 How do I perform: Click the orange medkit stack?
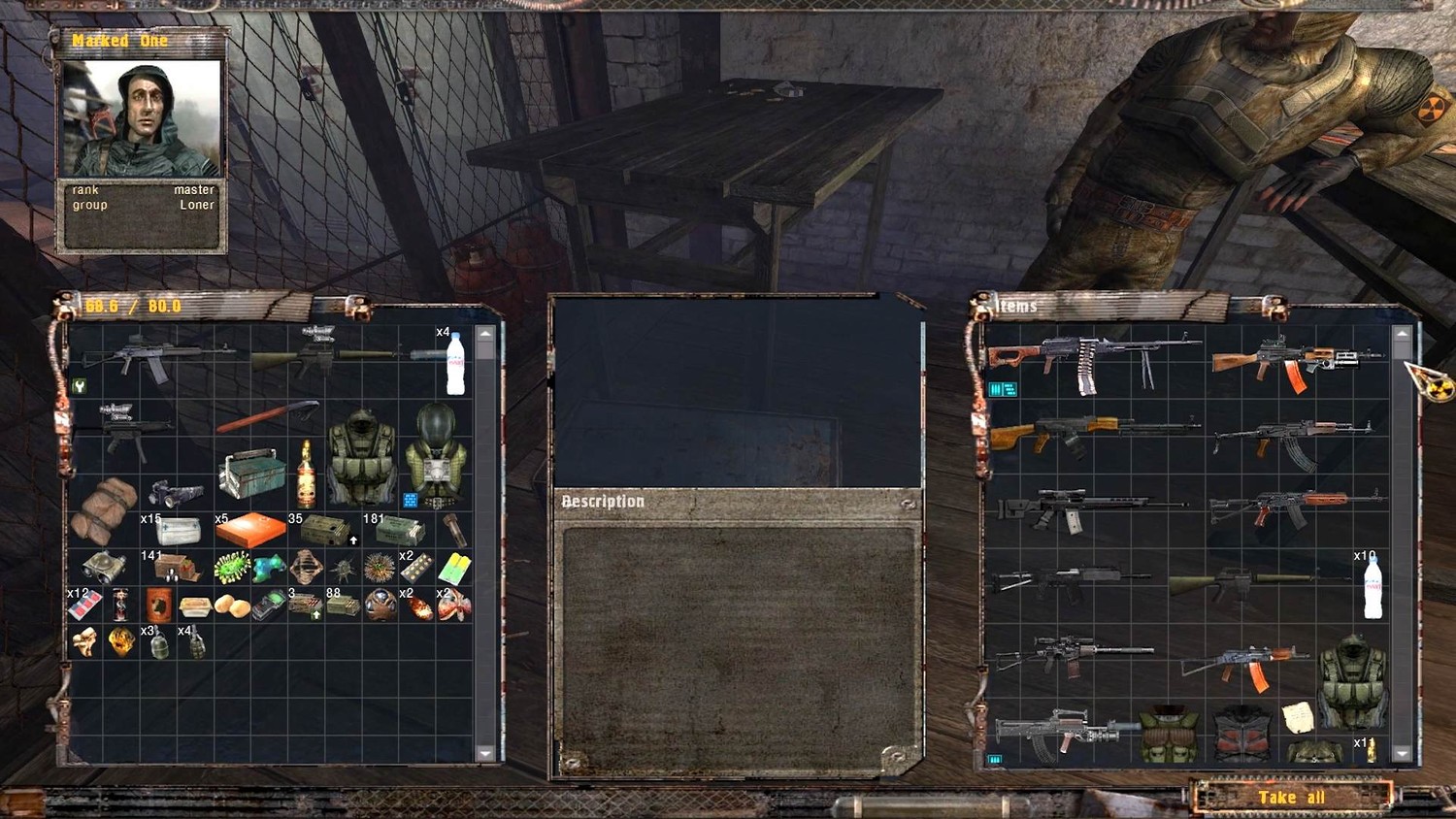point(250,530)
